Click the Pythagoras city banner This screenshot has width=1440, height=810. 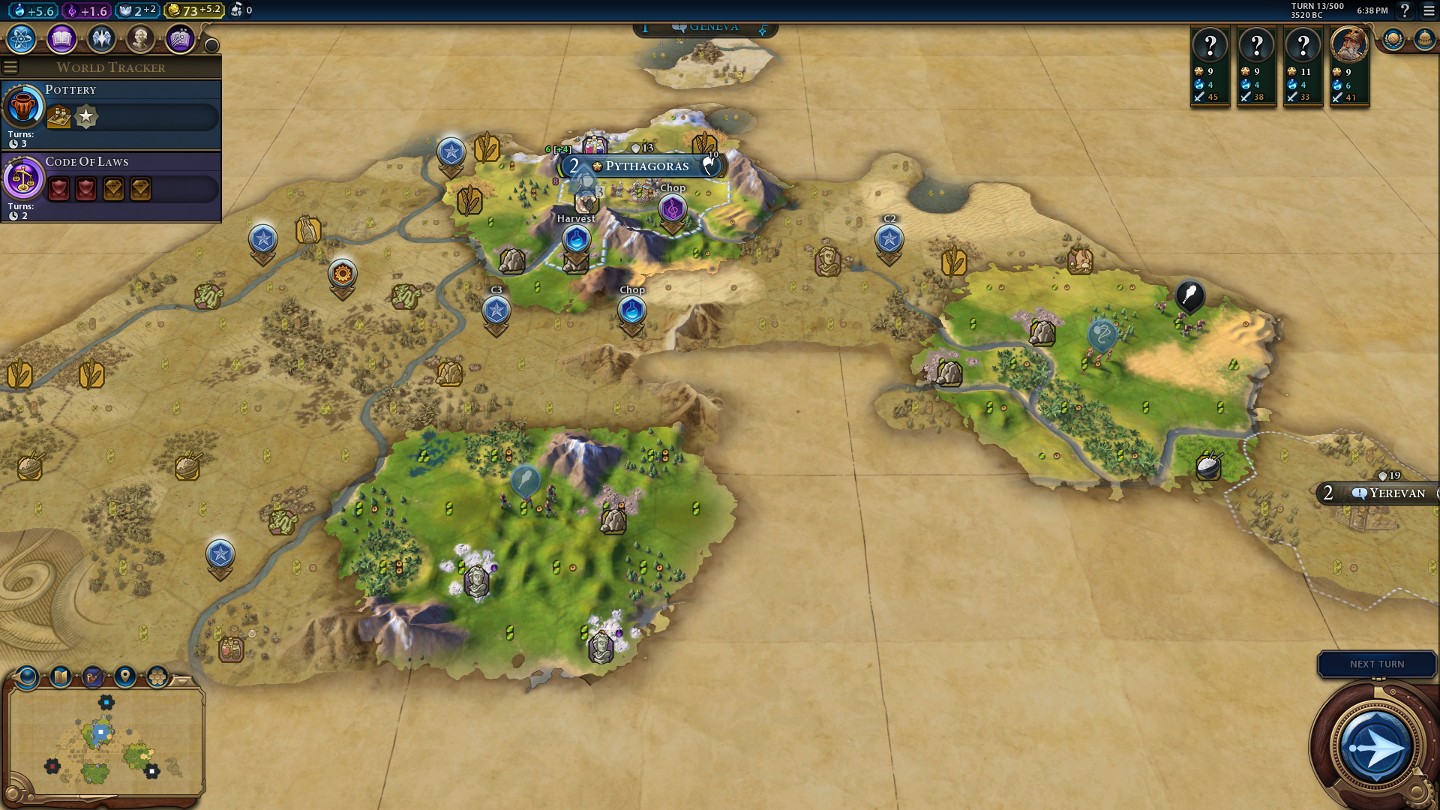tap(646, 166)
